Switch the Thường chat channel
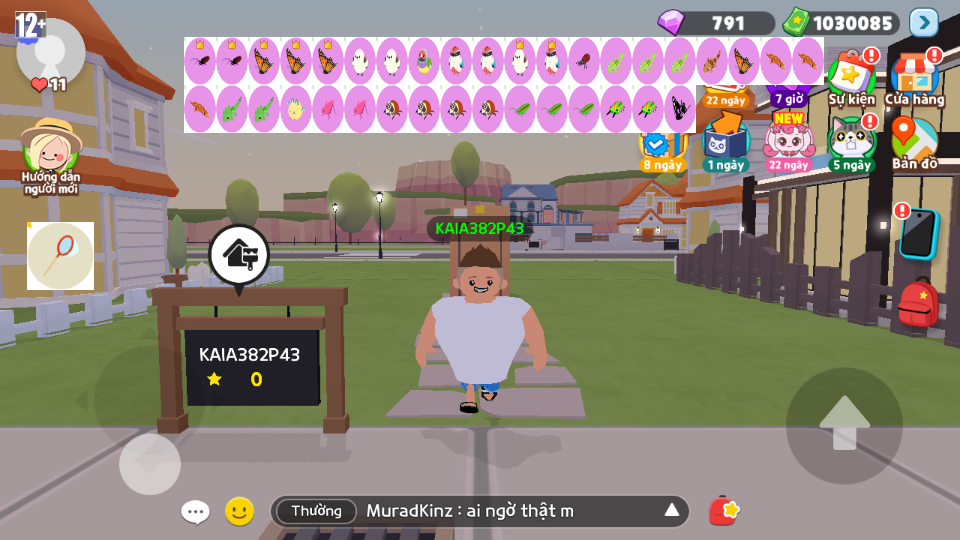Screen dimensions: 960x540 tap(316, 511)
